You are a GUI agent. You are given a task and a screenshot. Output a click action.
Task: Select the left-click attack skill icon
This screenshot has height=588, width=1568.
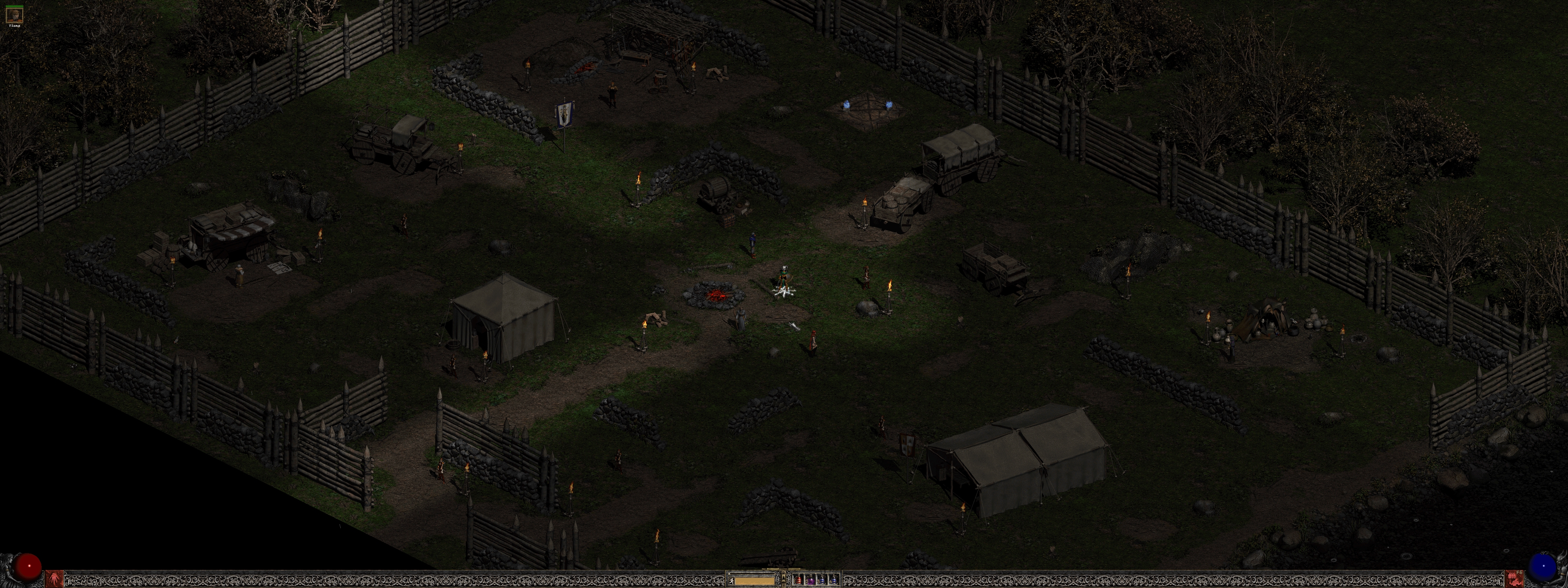tap(54, 578)
